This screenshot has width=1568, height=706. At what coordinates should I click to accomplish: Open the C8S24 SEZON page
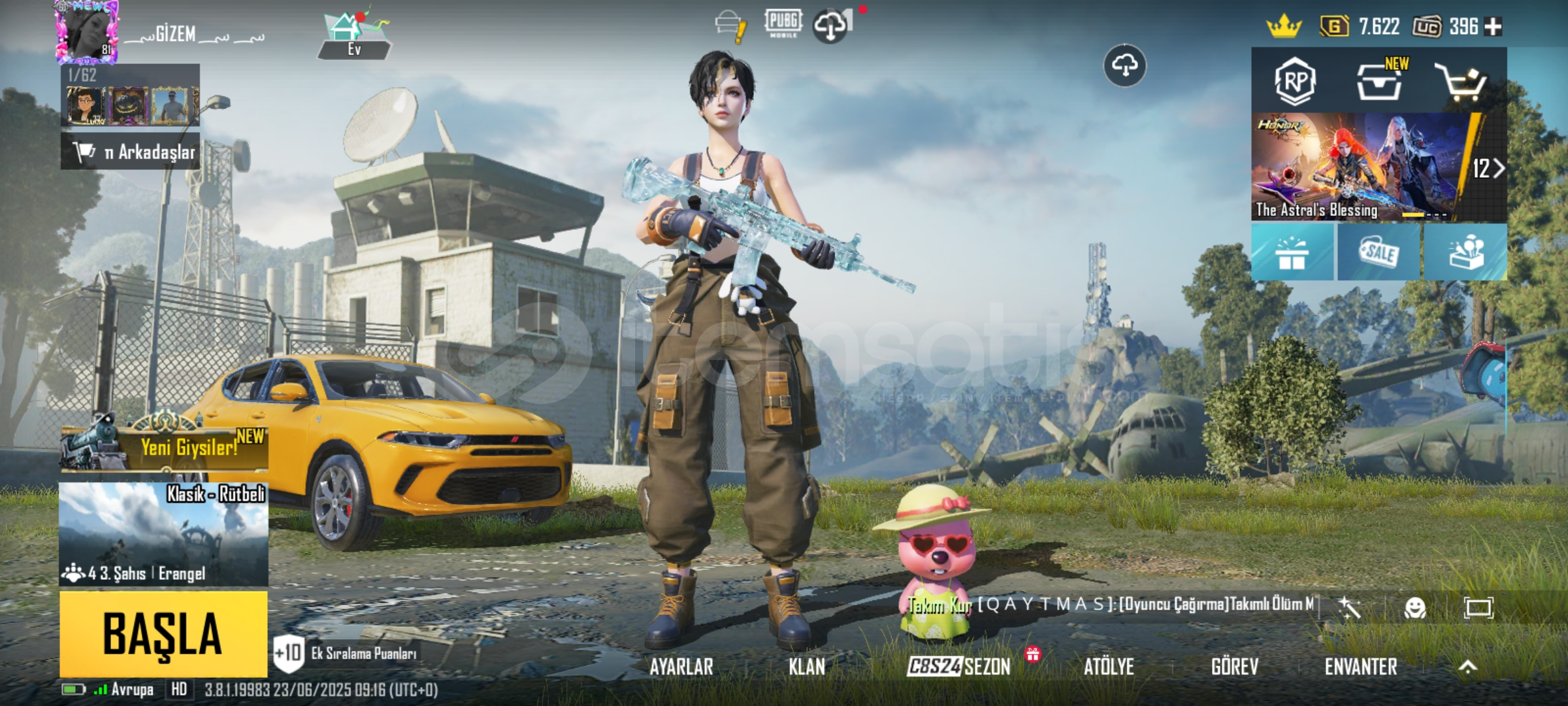coord(958,667)
